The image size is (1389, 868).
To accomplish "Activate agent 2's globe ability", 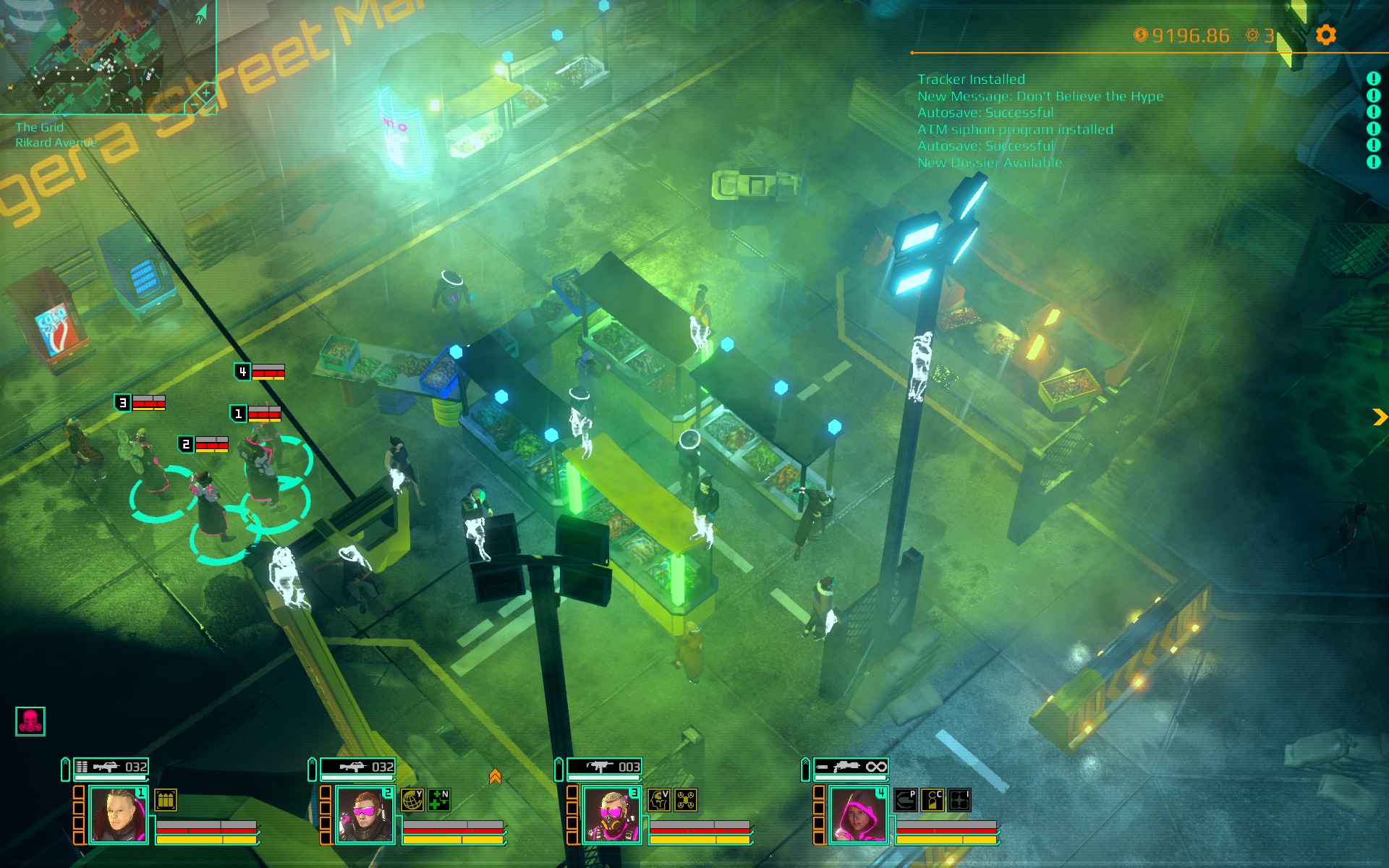I will point(412,800).
